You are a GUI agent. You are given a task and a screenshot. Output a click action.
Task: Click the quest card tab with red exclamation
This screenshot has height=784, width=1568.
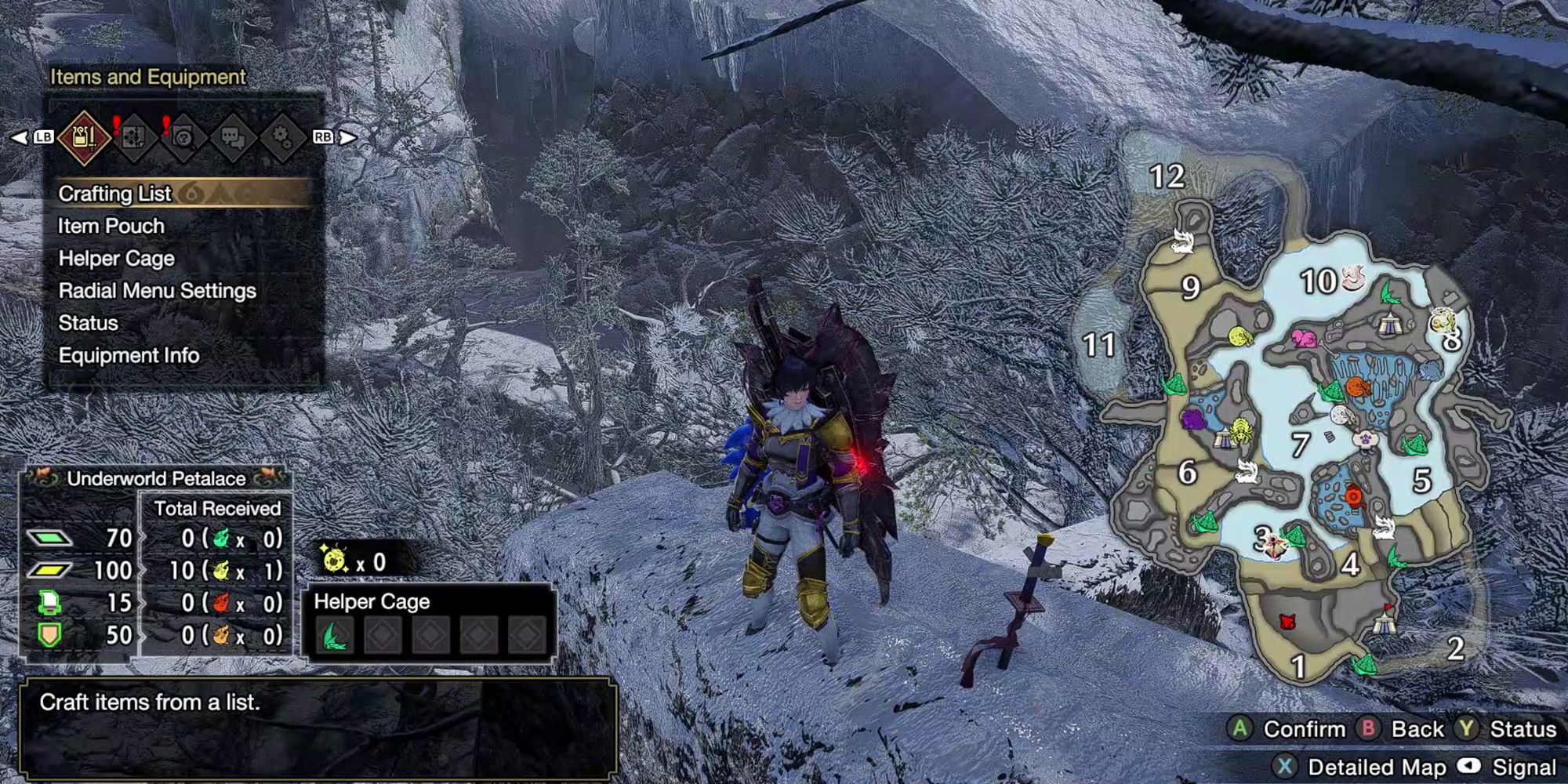coord(134,138)
